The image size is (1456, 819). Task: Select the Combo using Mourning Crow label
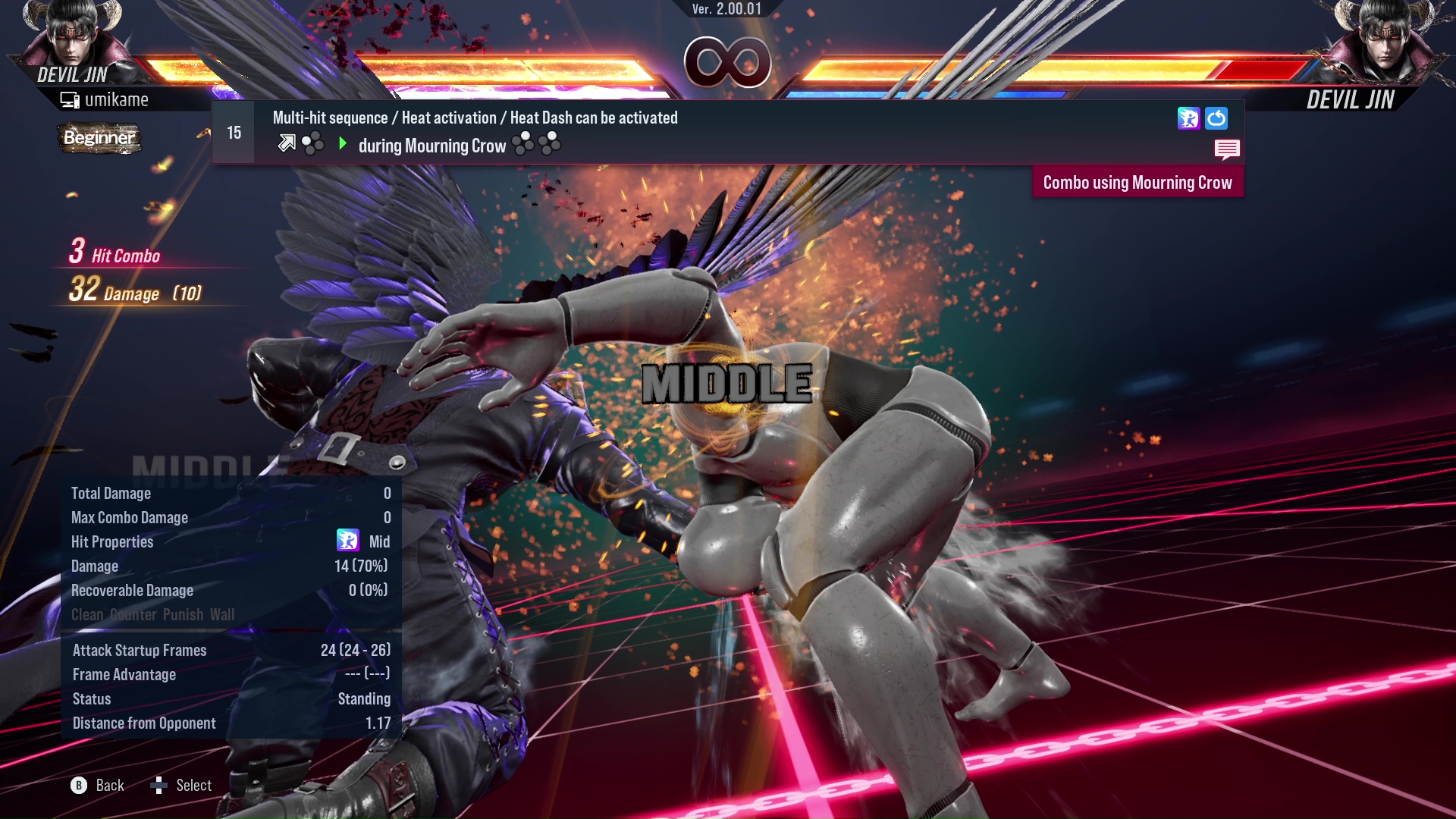coord(1137,182)
